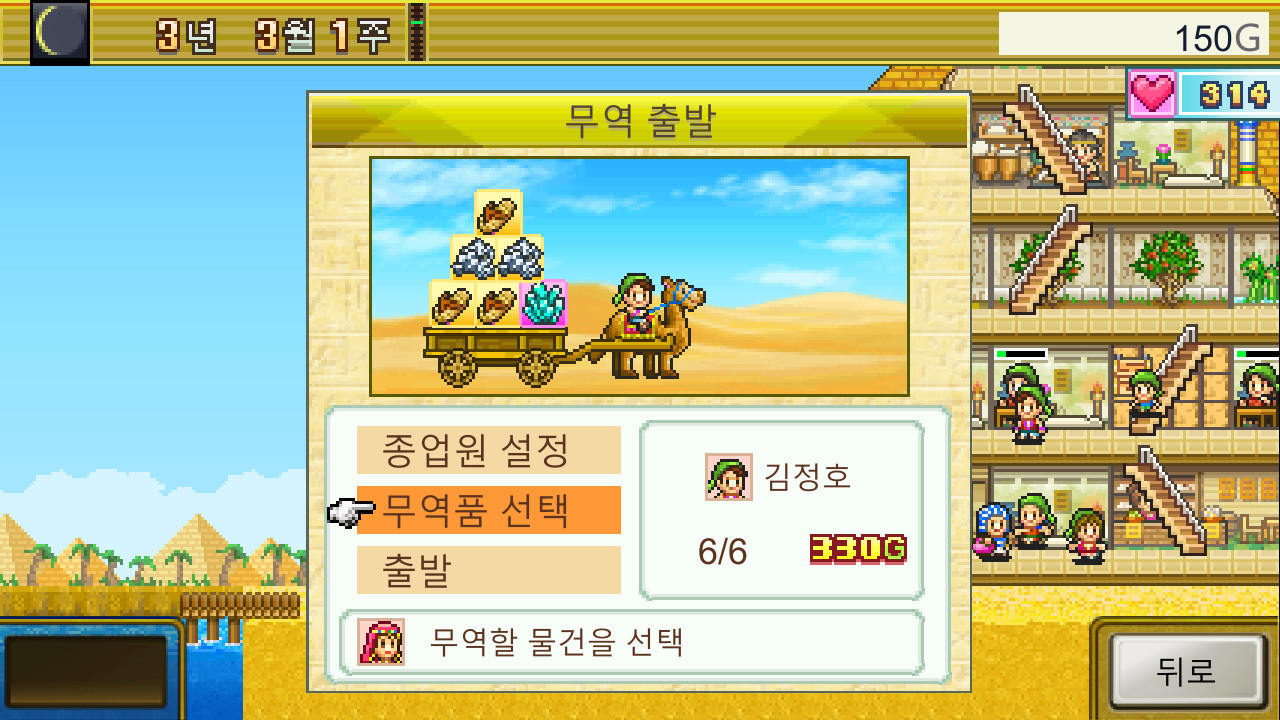Viewport: 1280px width, 720px height.
Task: Click the 330G cost indicator
Action: pyautogui.click(x=856, y=550)
